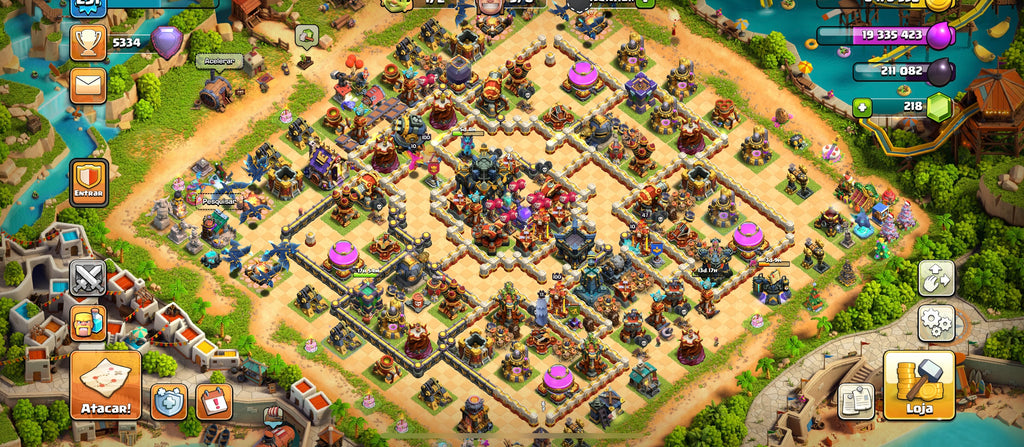Tap the Atacar! map button

pos(105,385)
